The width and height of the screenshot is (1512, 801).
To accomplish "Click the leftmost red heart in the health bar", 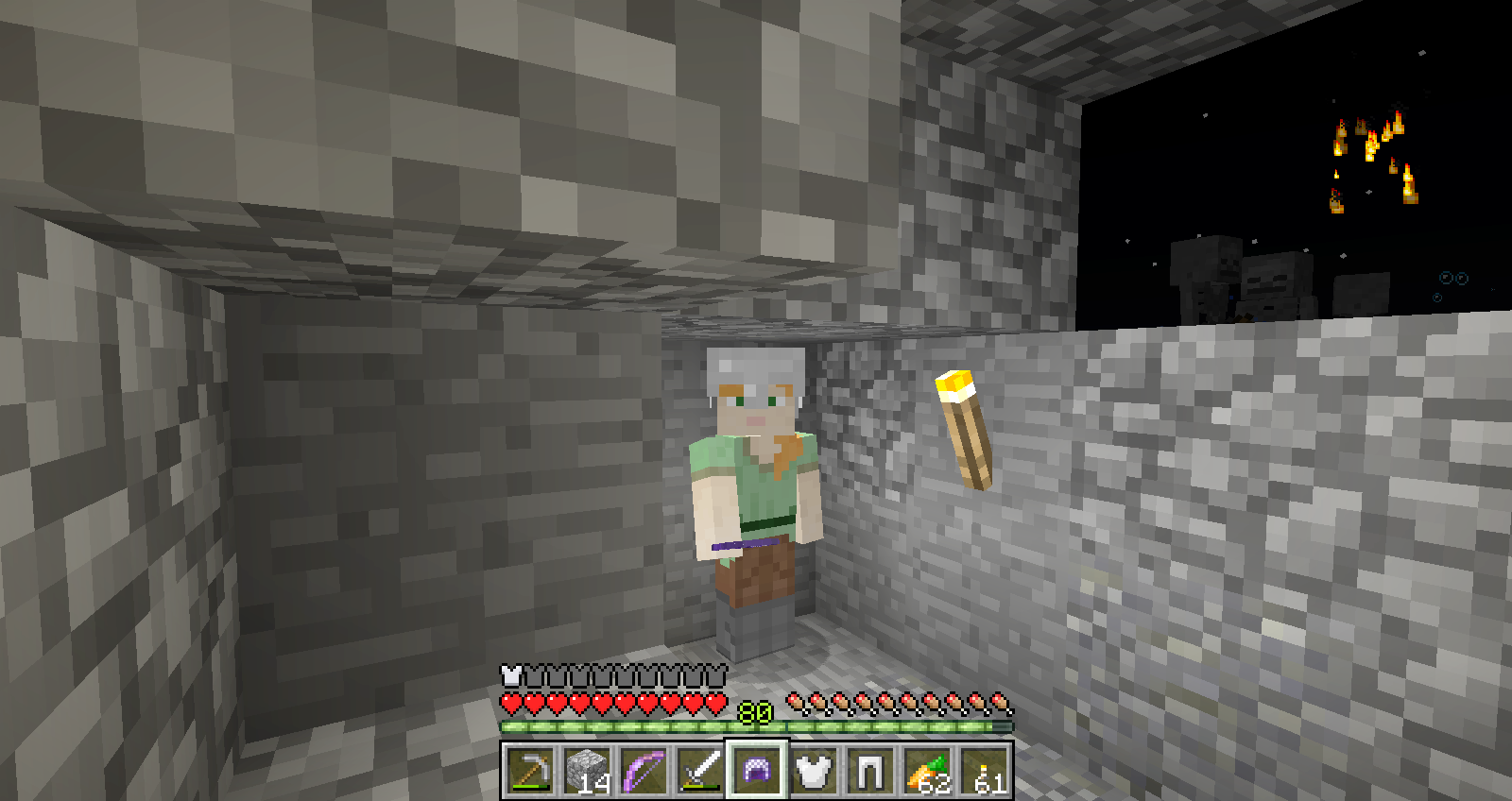I will click(x=510, y=704).
